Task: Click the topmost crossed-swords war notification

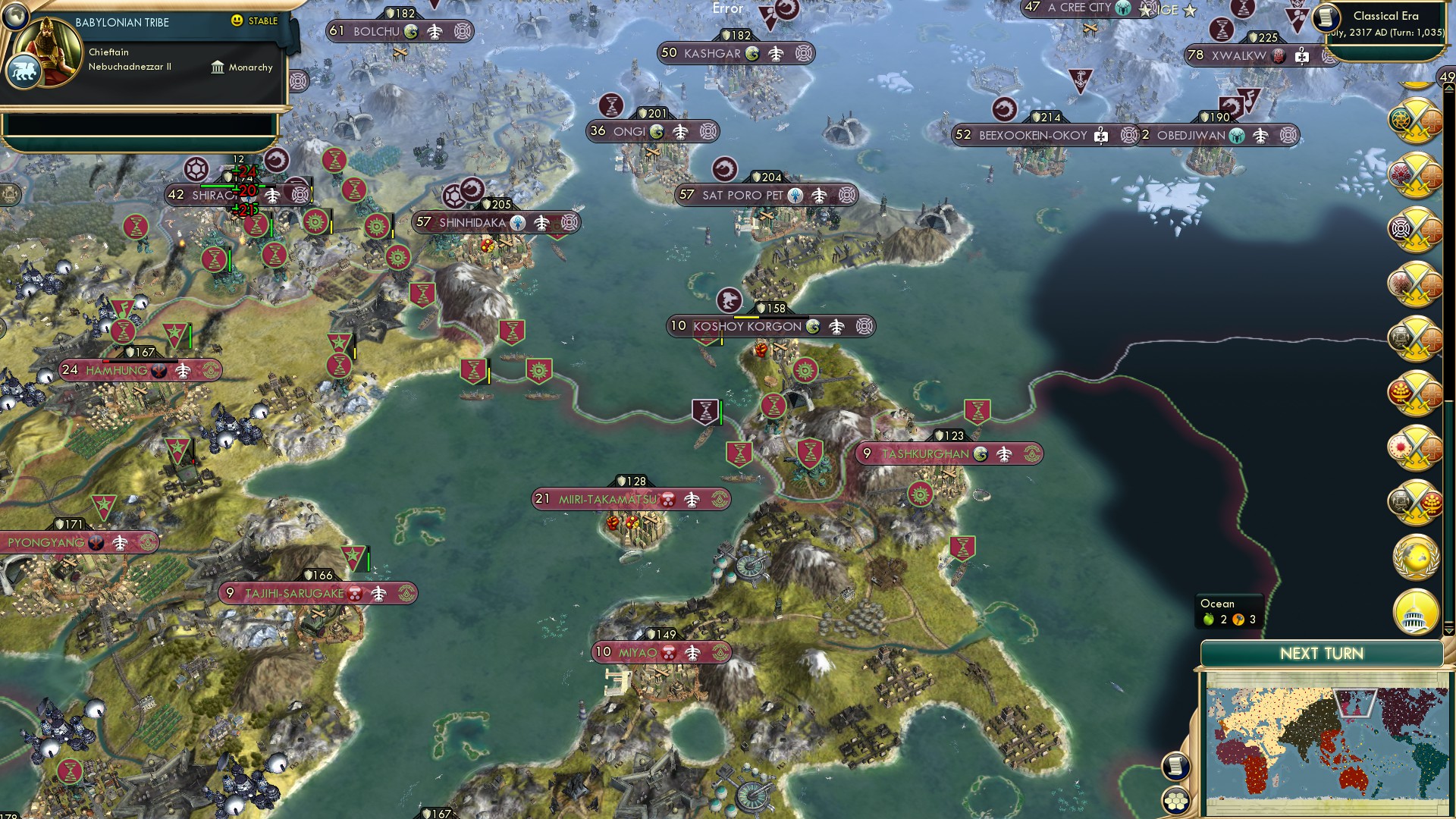Action: point(1414,121)
